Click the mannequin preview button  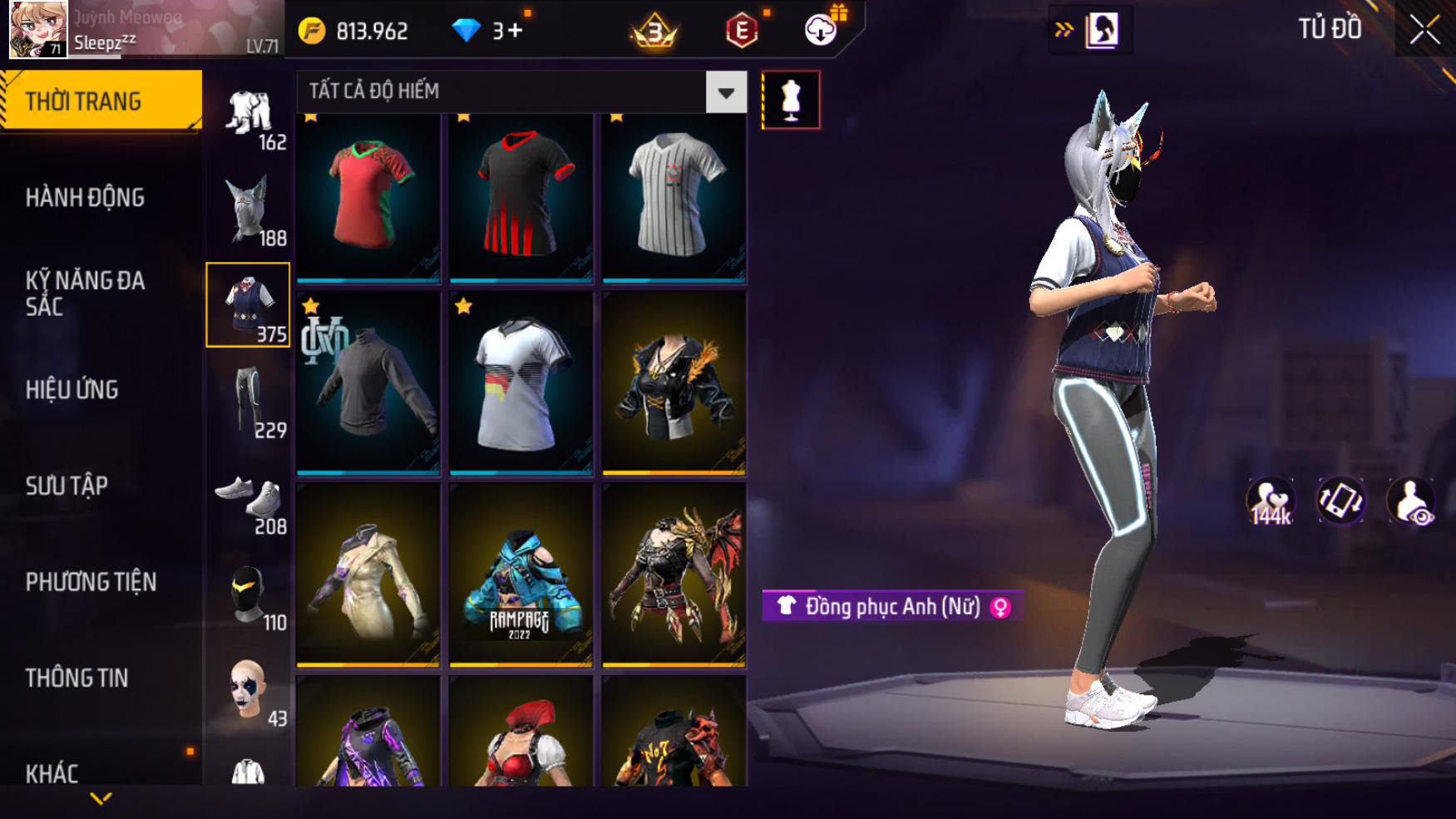coord(791,101)
